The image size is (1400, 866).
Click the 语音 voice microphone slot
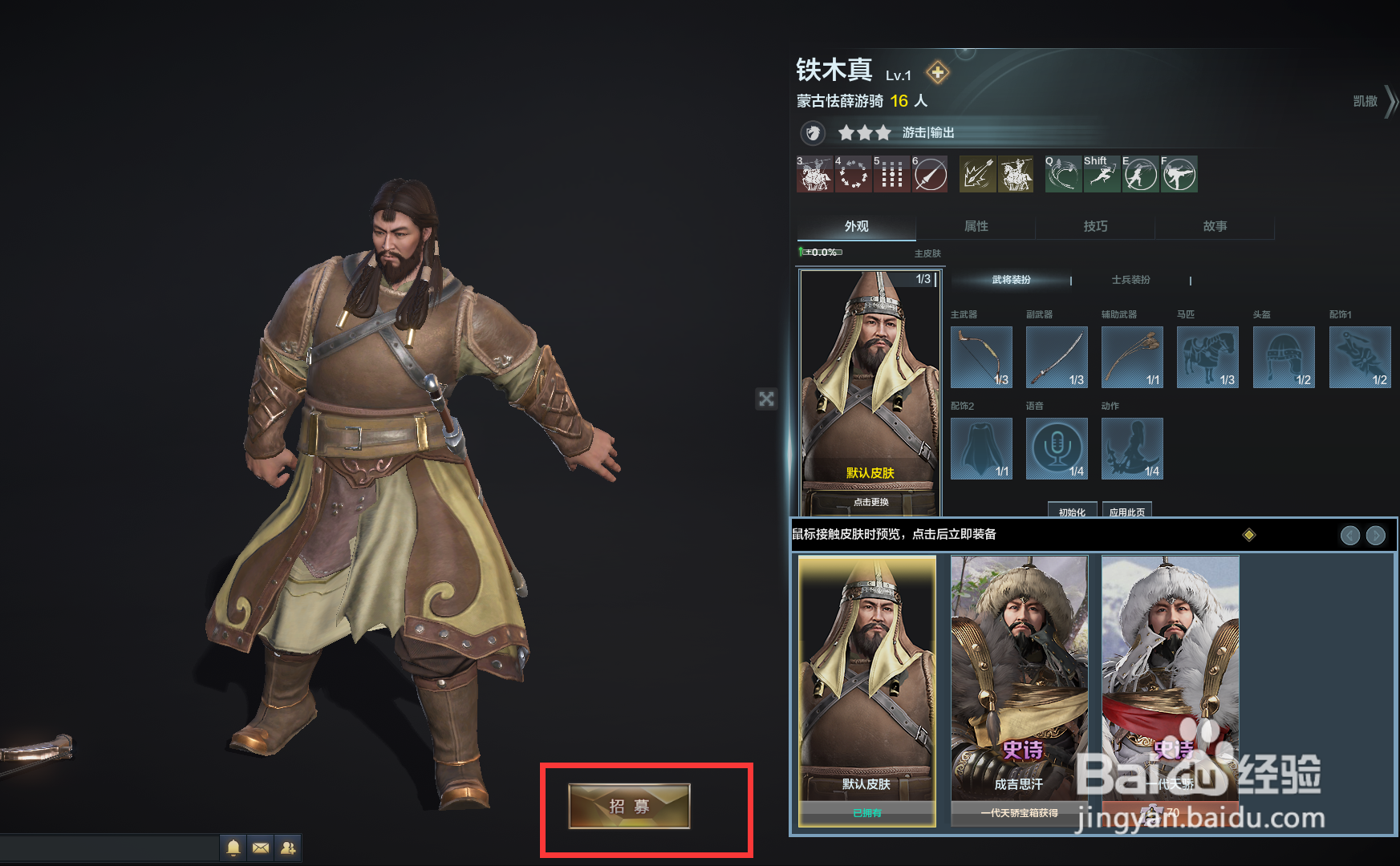[x=1056, y=447]
